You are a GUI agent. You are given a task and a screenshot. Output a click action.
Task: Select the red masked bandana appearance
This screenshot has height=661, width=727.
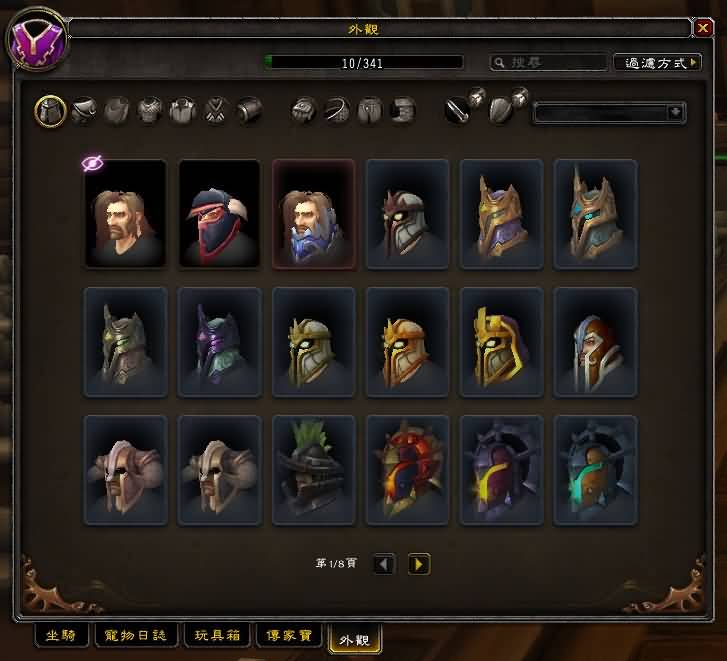(x=219, y=213)
